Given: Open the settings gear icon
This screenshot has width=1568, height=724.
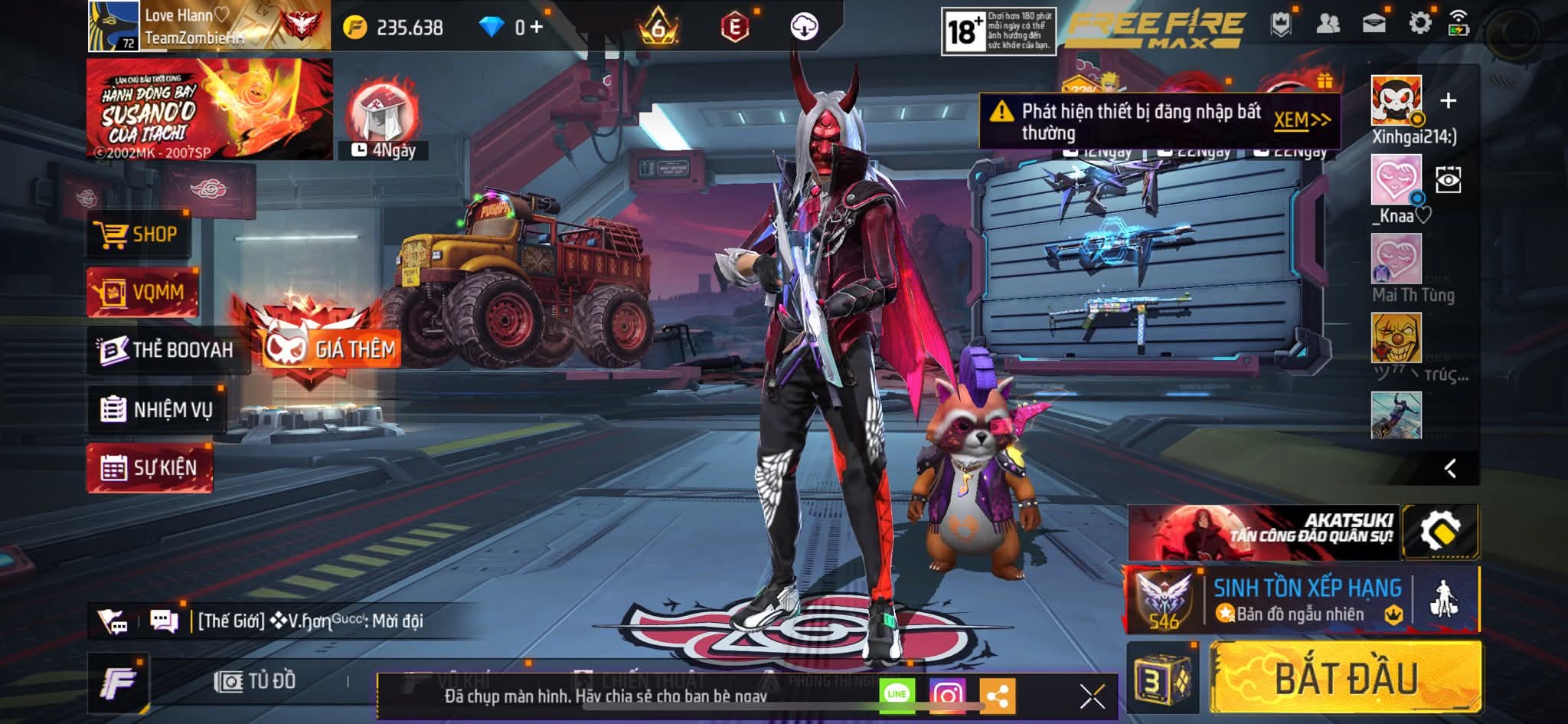Looking at the screenshot, I should pos(1419,24).
